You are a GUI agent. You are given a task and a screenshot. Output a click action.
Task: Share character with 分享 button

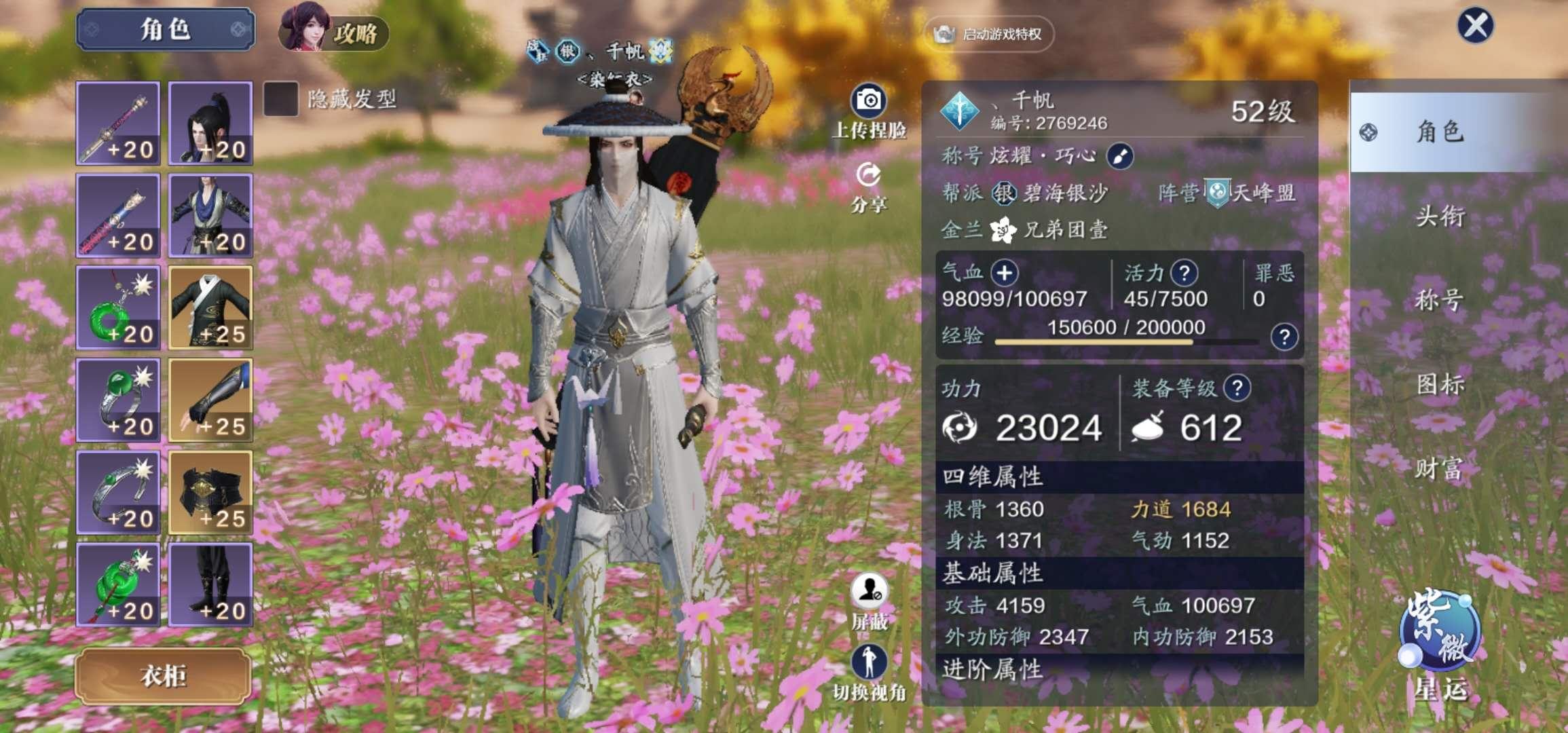coord(869,176)
